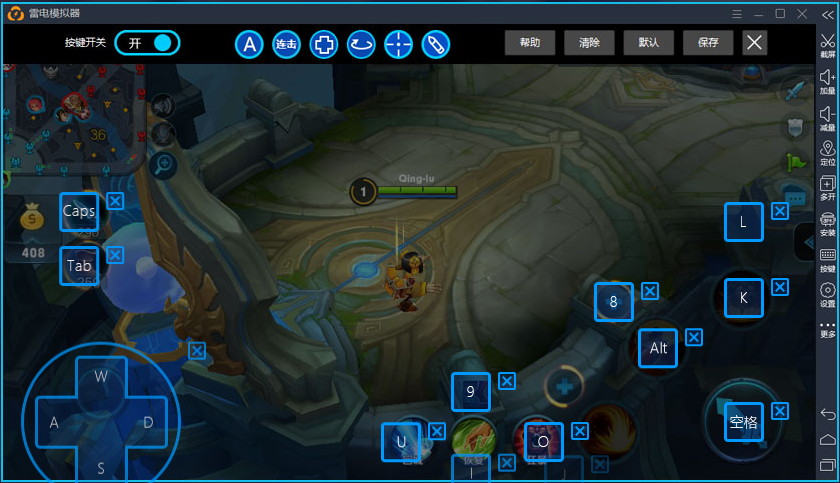
Task: Select the D-pad movement mapping tool
Action: pos(323,44)
